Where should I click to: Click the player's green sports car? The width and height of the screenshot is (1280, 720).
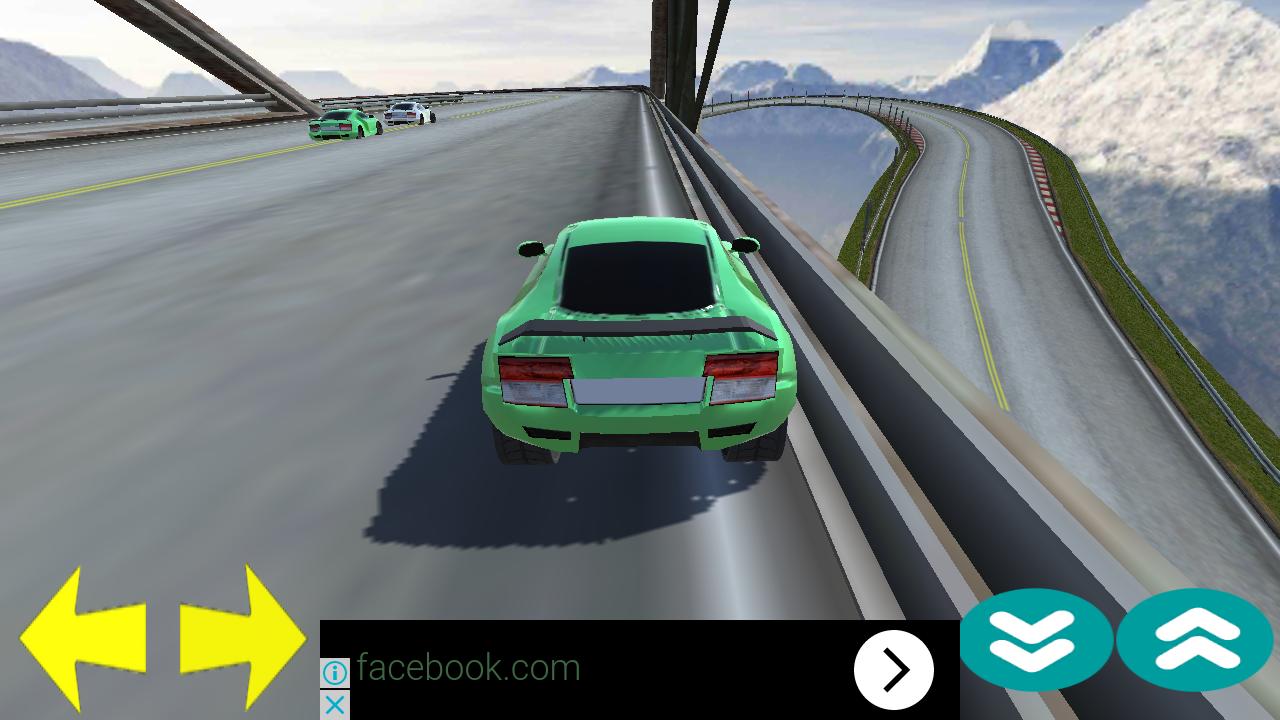[635, 340]
